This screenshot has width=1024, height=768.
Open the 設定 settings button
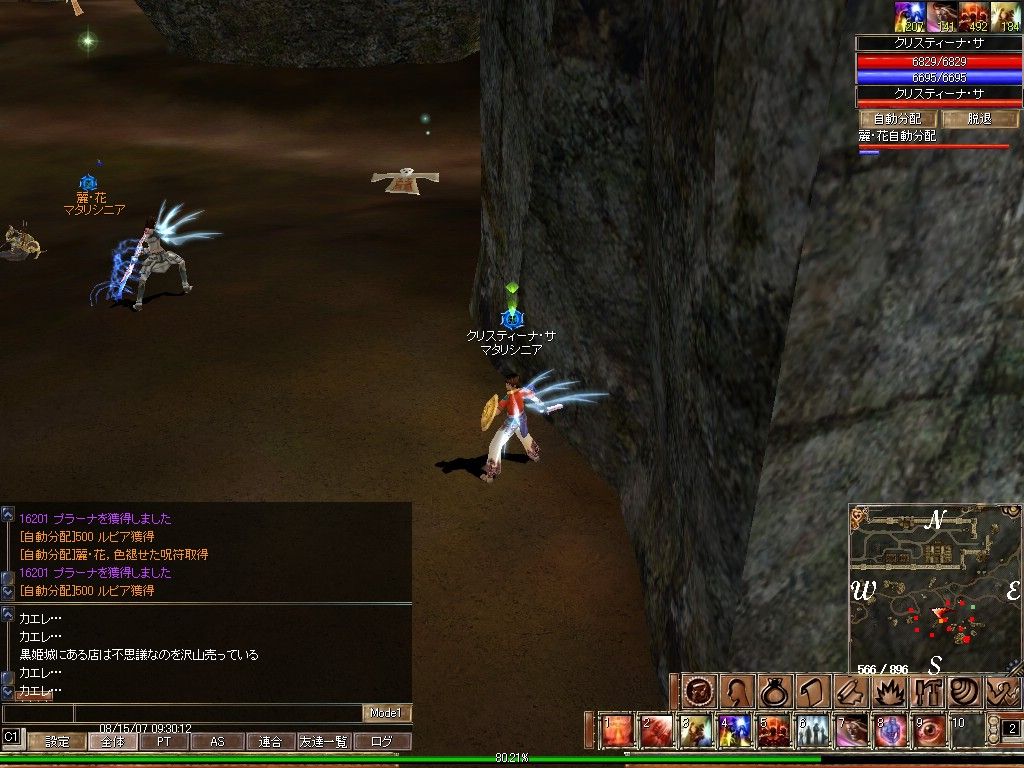pyautogui.click(x=56, y=742)
